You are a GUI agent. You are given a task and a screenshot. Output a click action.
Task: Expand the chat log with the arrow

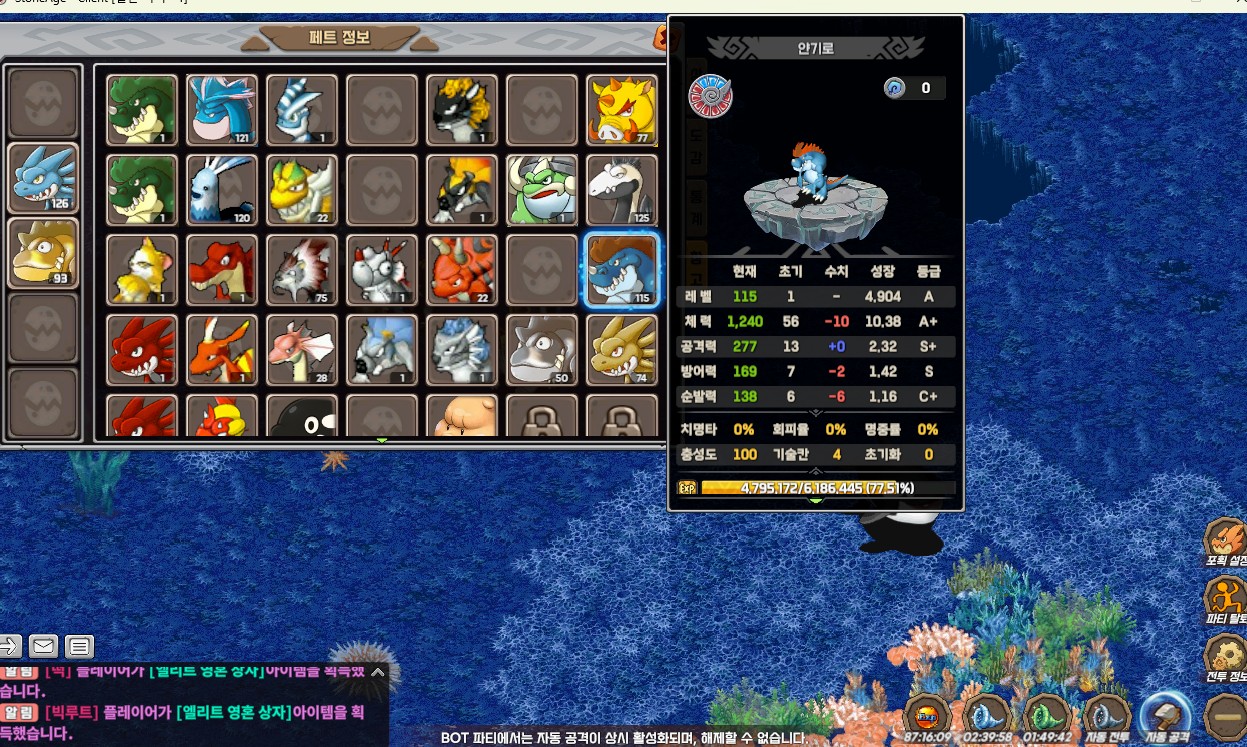377,672
